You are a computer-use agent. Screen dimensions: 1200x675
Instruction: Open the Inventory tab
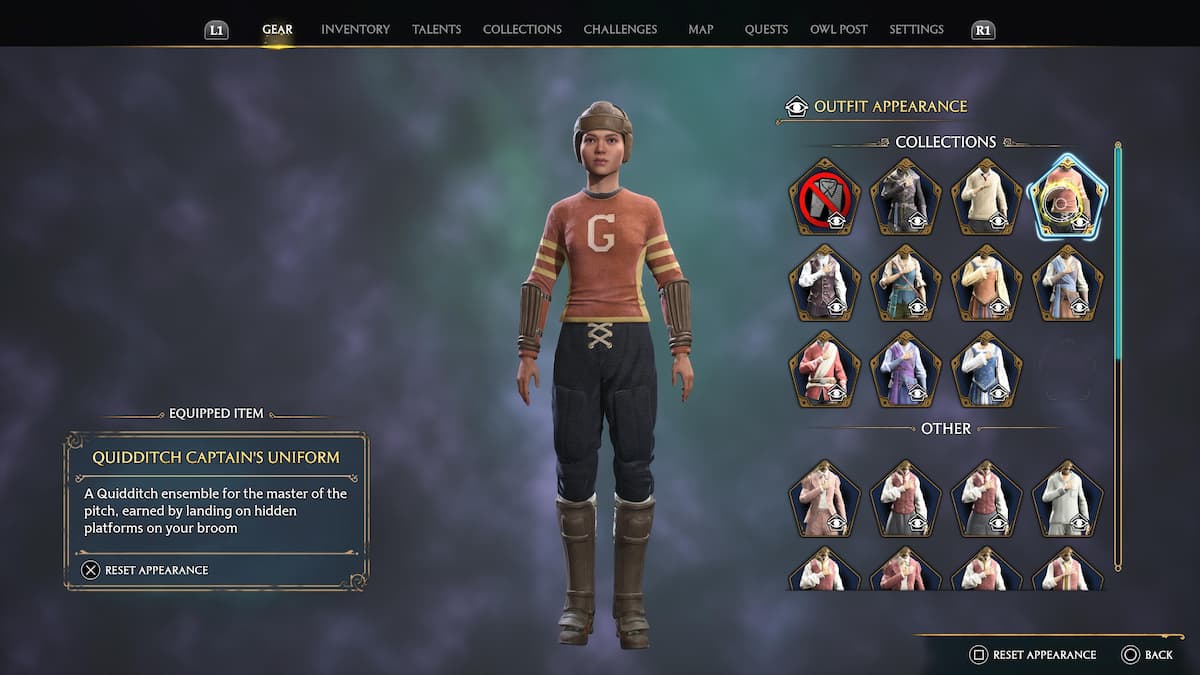pyautogui.click(x=355, y=30)
